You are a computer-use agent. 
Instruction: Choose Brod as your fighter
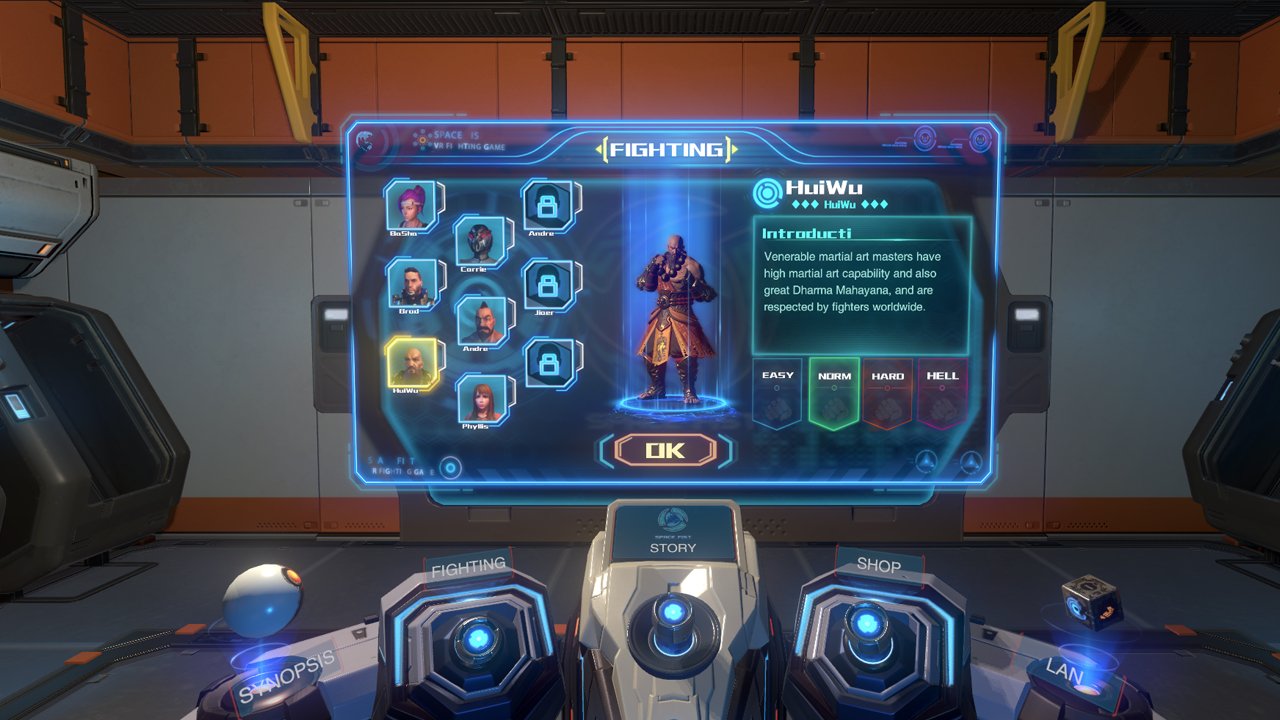(x=415, y=285)
